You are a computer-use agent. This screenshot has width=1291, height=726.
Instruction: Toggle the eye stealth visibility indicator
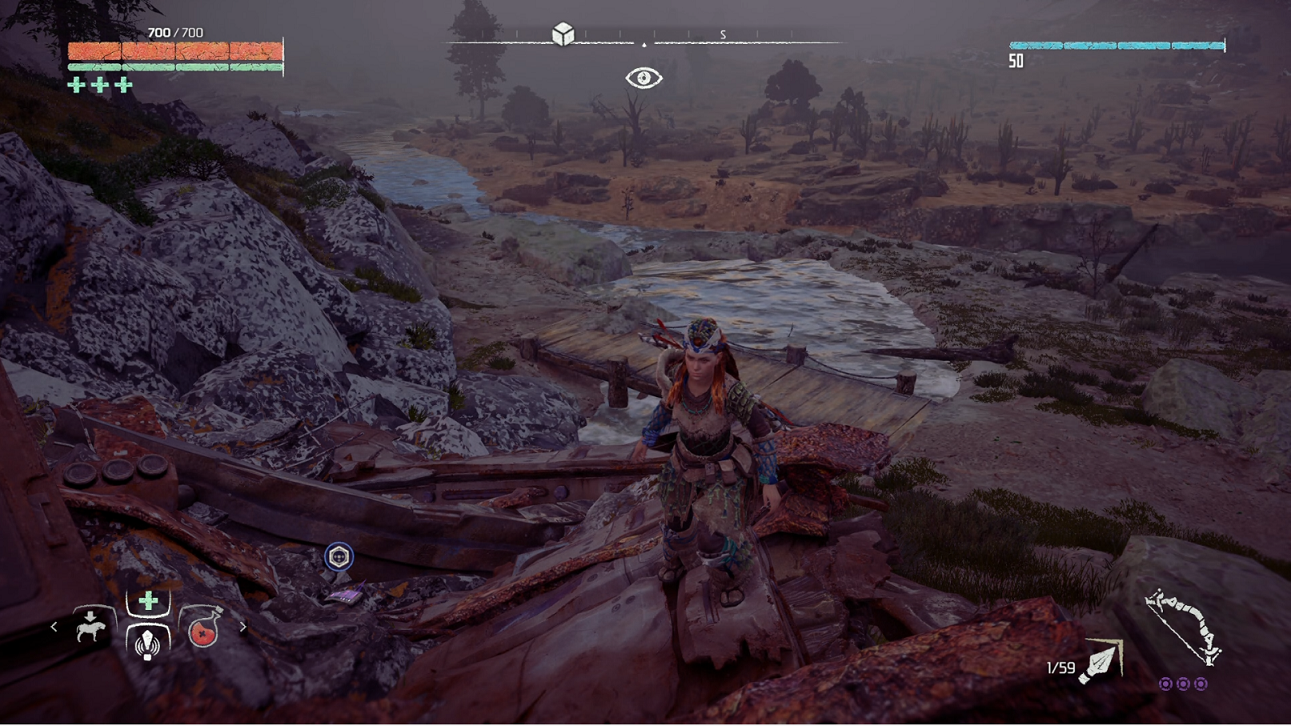[x=644, y=78]
